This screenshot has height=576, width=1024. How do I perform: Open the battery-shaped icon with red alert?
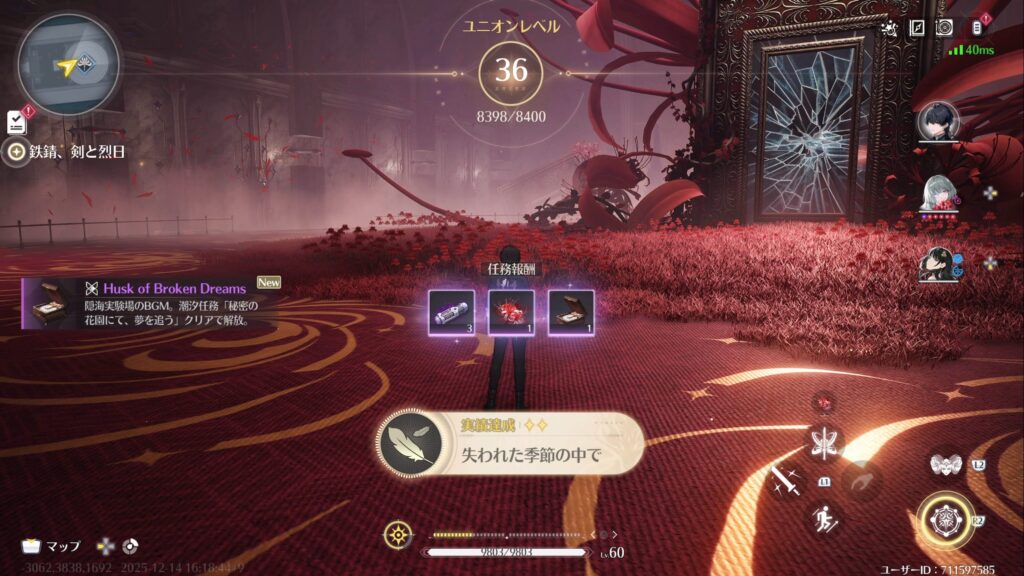point(978,28)
